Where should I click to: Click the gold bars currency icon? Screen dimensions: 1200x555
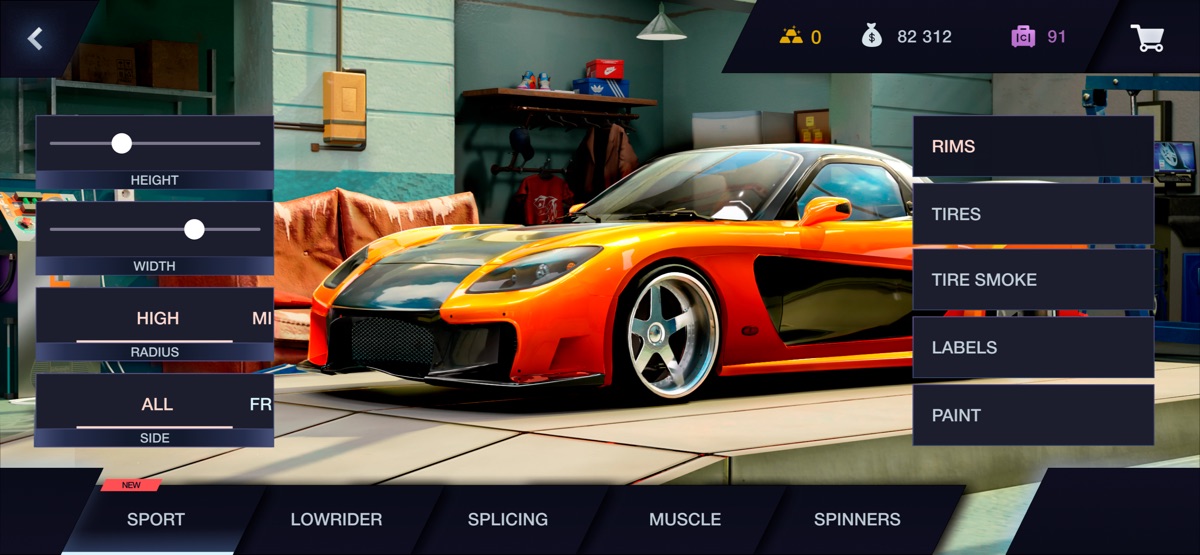[x=791, y=37]
